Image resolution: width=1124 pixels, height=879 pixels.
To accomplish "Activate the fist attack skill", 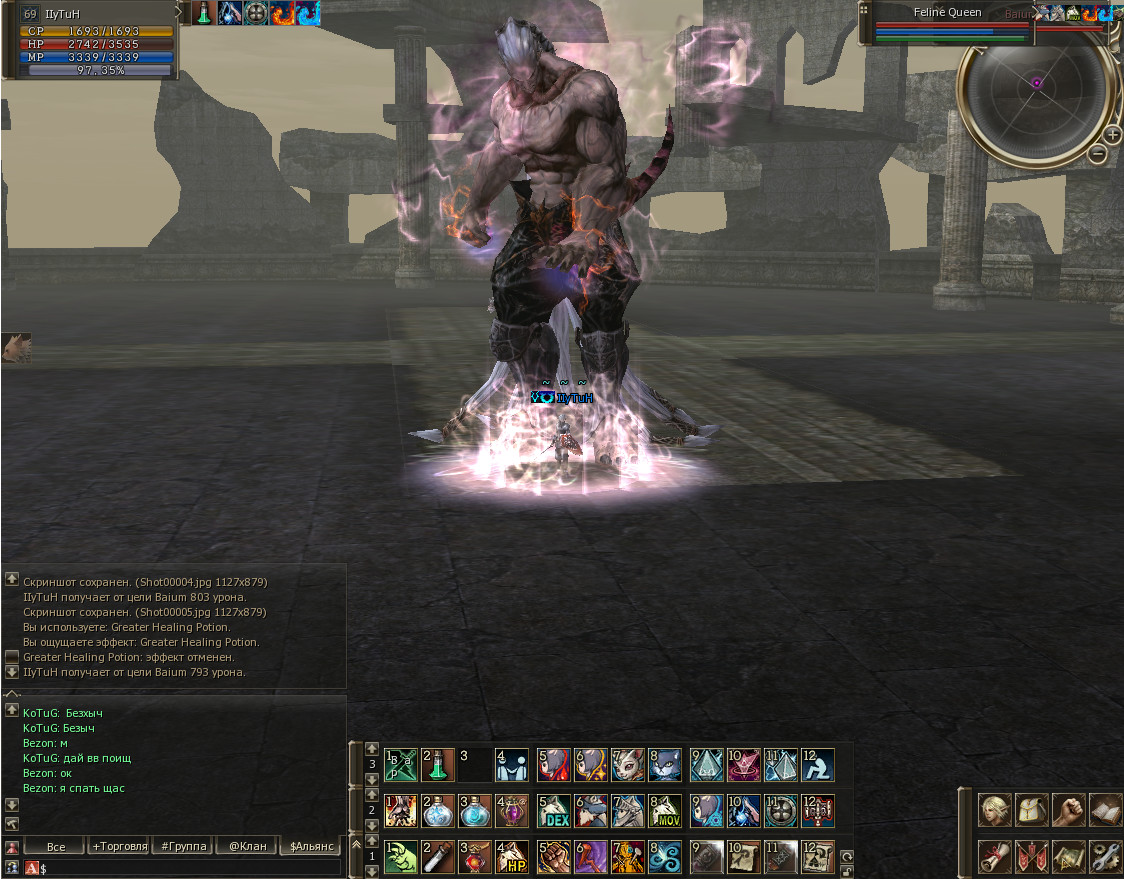I will click(x=554, y=857).
